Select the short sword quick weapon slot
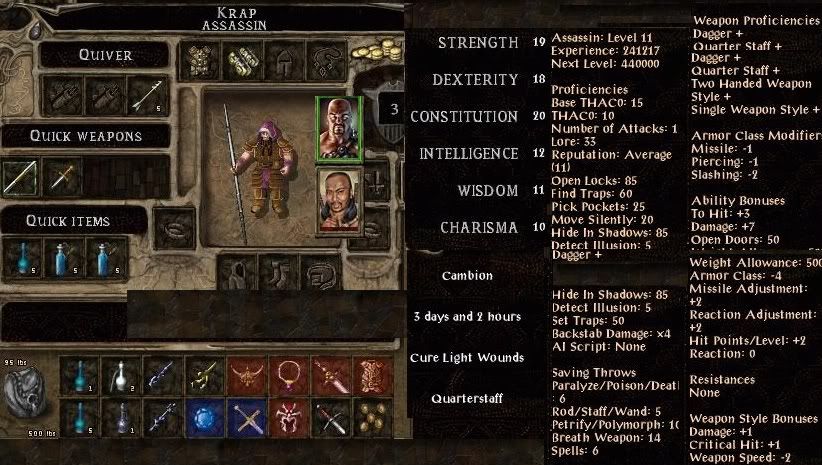This screenshot has height=465, width=822. 62,177
